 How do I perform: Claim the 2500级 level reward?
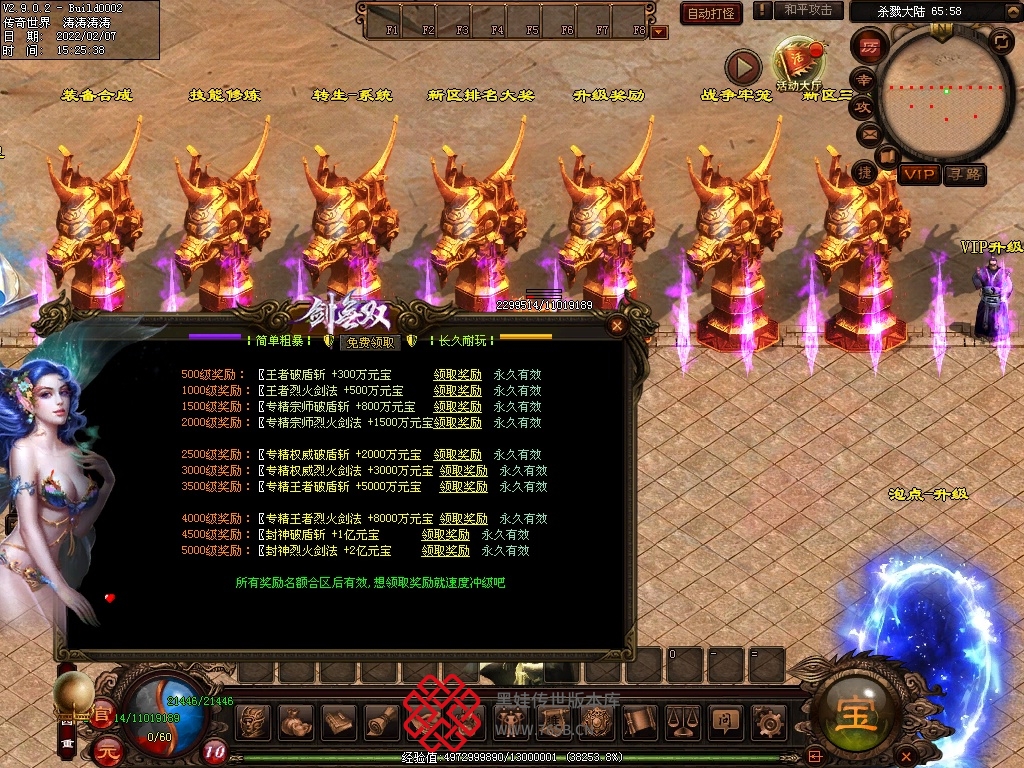coord(458,455)
